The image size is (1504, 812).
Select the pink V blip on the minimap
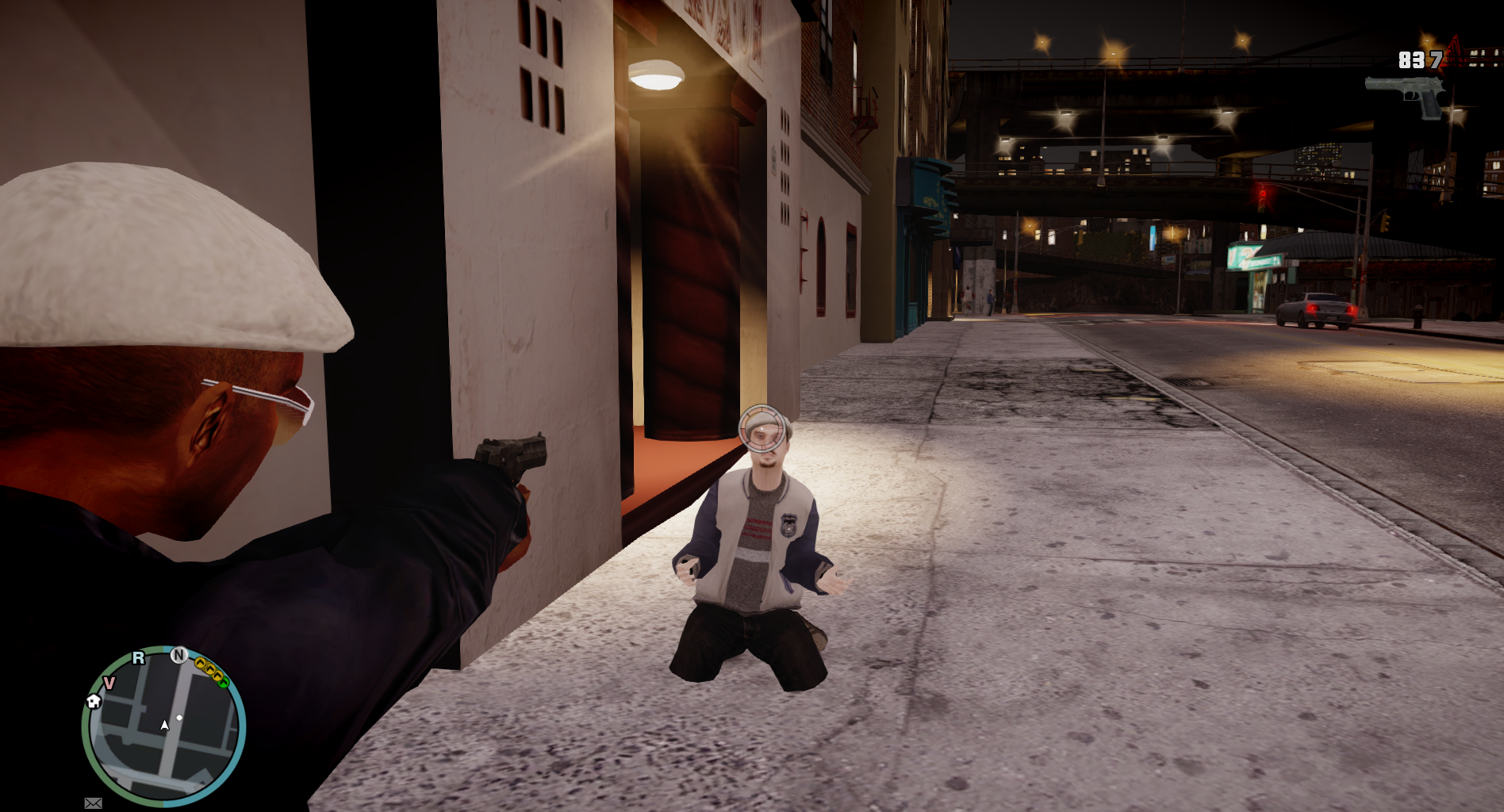tap(109, 683)
